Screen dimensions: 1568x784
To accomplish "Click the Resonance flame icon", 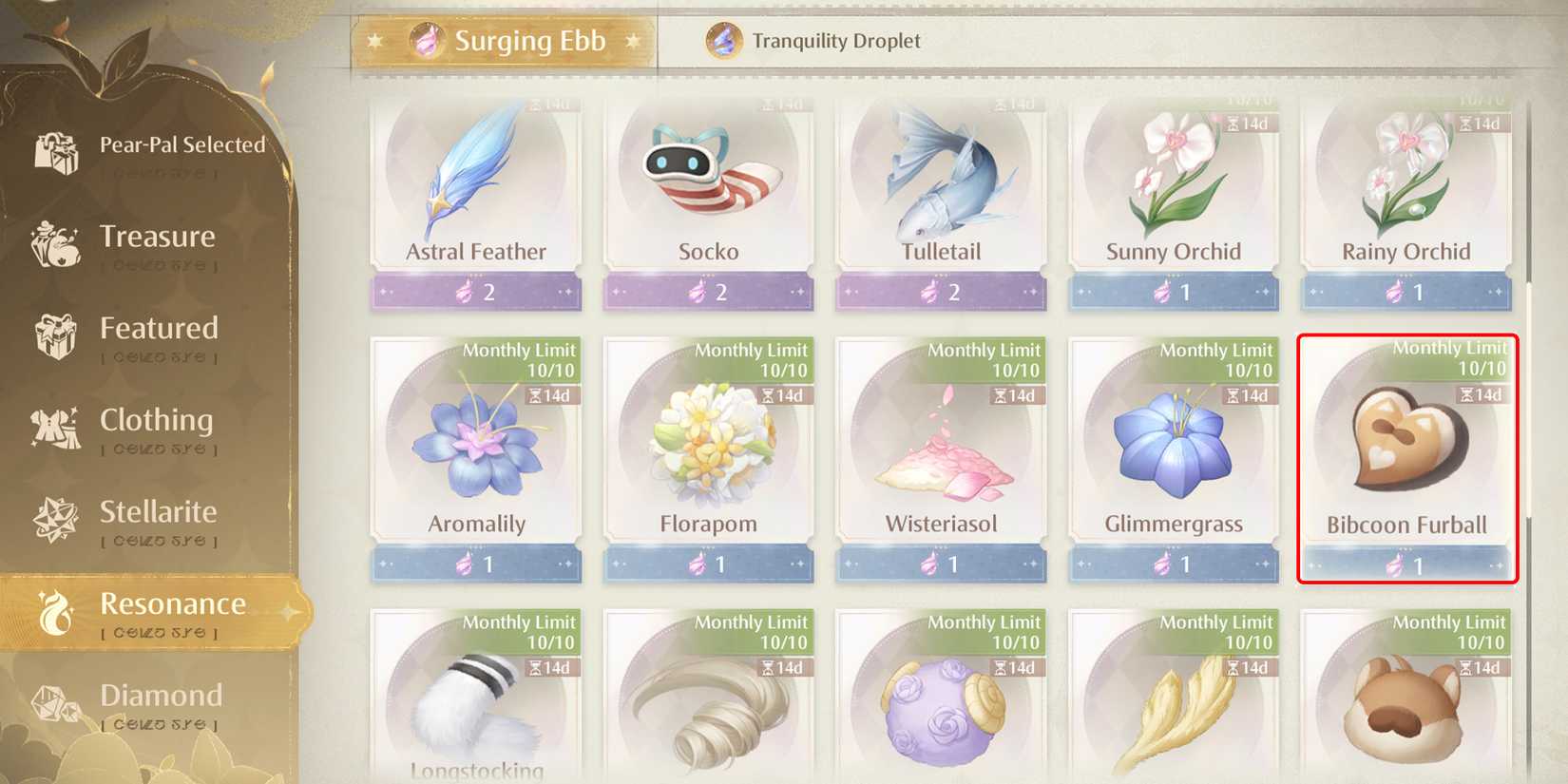I will (57, 611).
